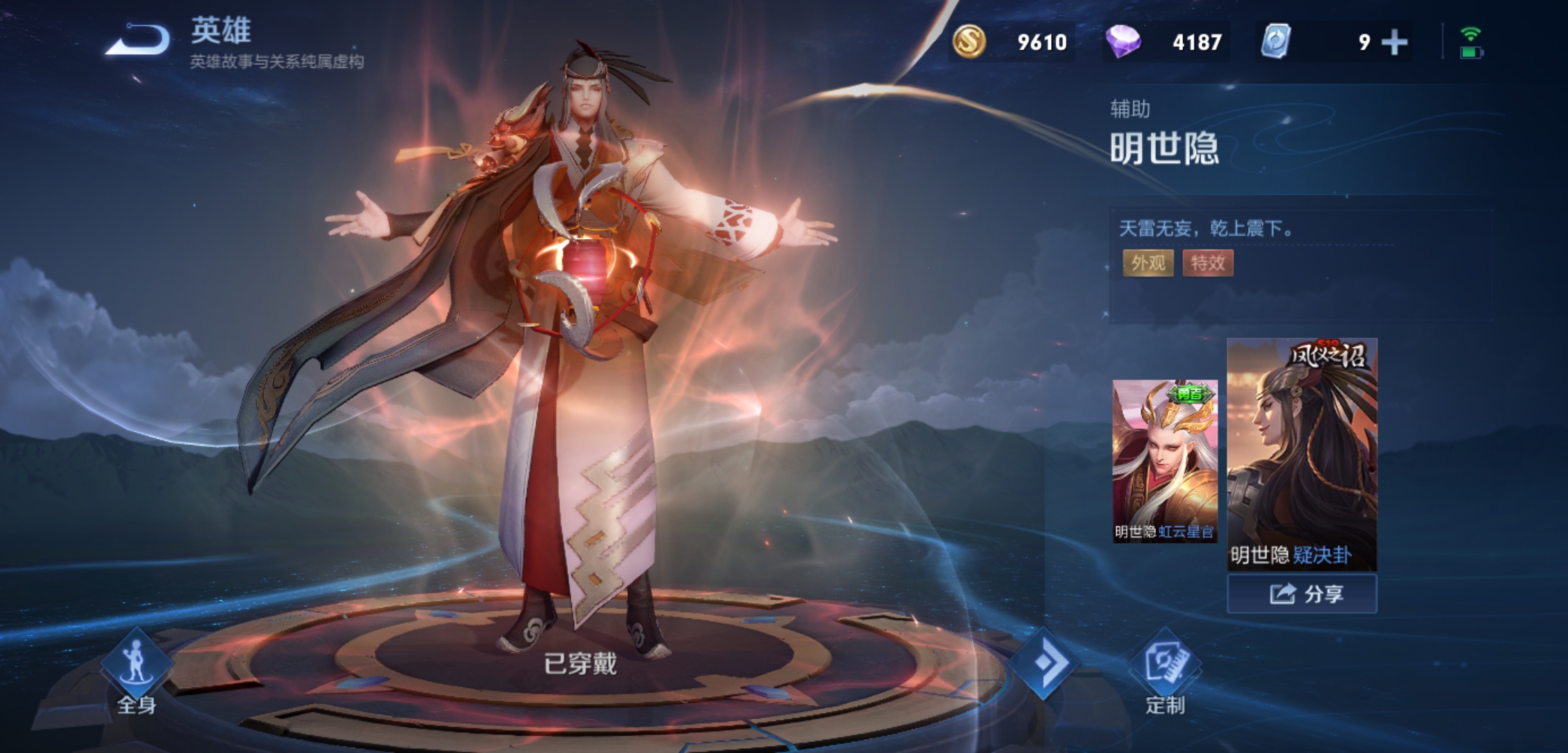Screen dimensions: 1568x753
Task: Open the gold coin currency display
Action: 1011,43
